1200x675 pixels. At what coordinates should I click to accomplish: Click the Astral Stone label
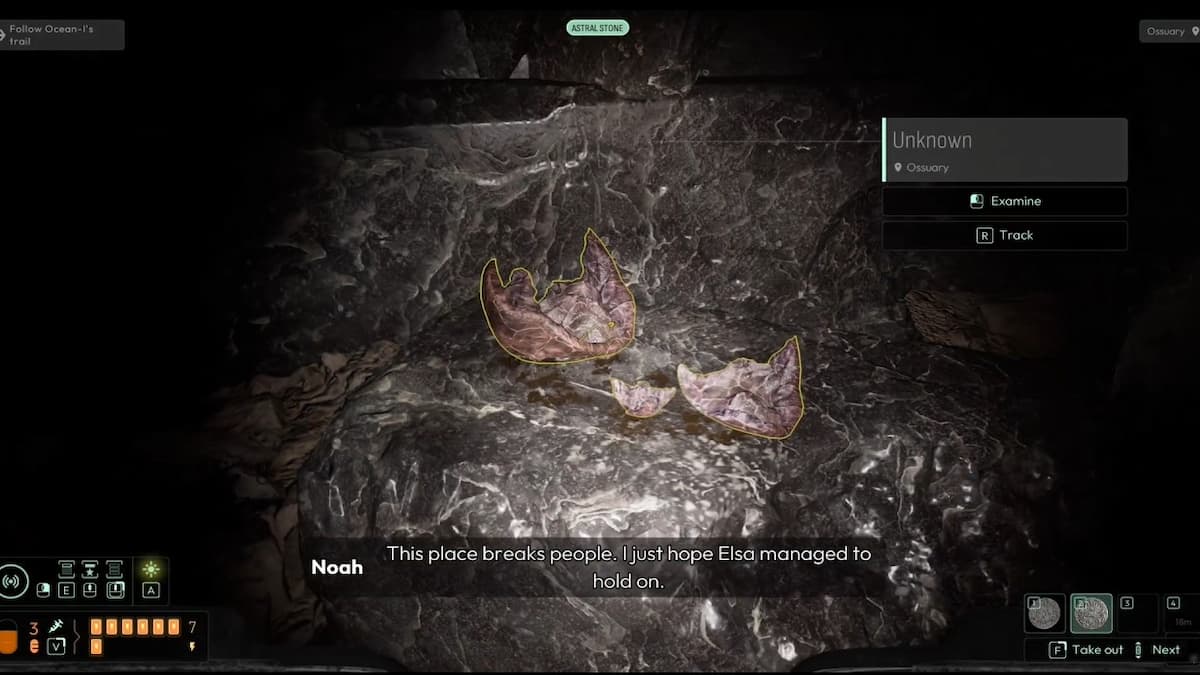point(598,28)
